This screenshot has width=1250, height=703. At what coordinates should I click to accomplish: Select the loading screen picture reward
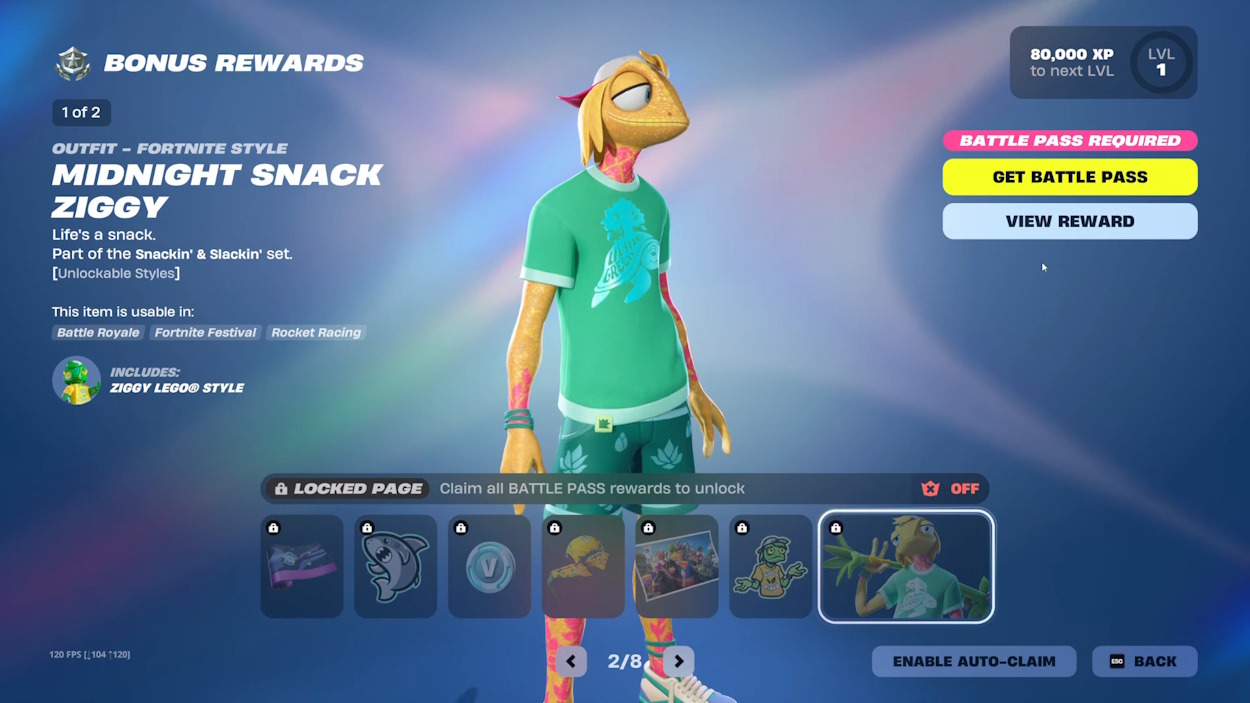coord(677,566)
